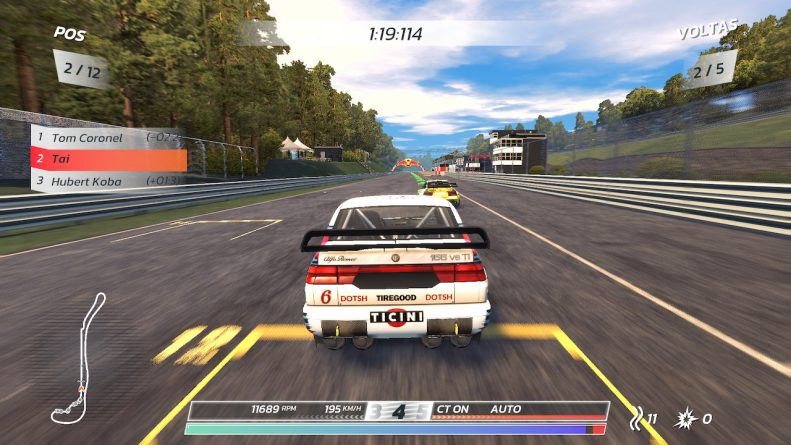Click the track layout minimap
This screenshot has height=445, width=791.
point(78,358)
